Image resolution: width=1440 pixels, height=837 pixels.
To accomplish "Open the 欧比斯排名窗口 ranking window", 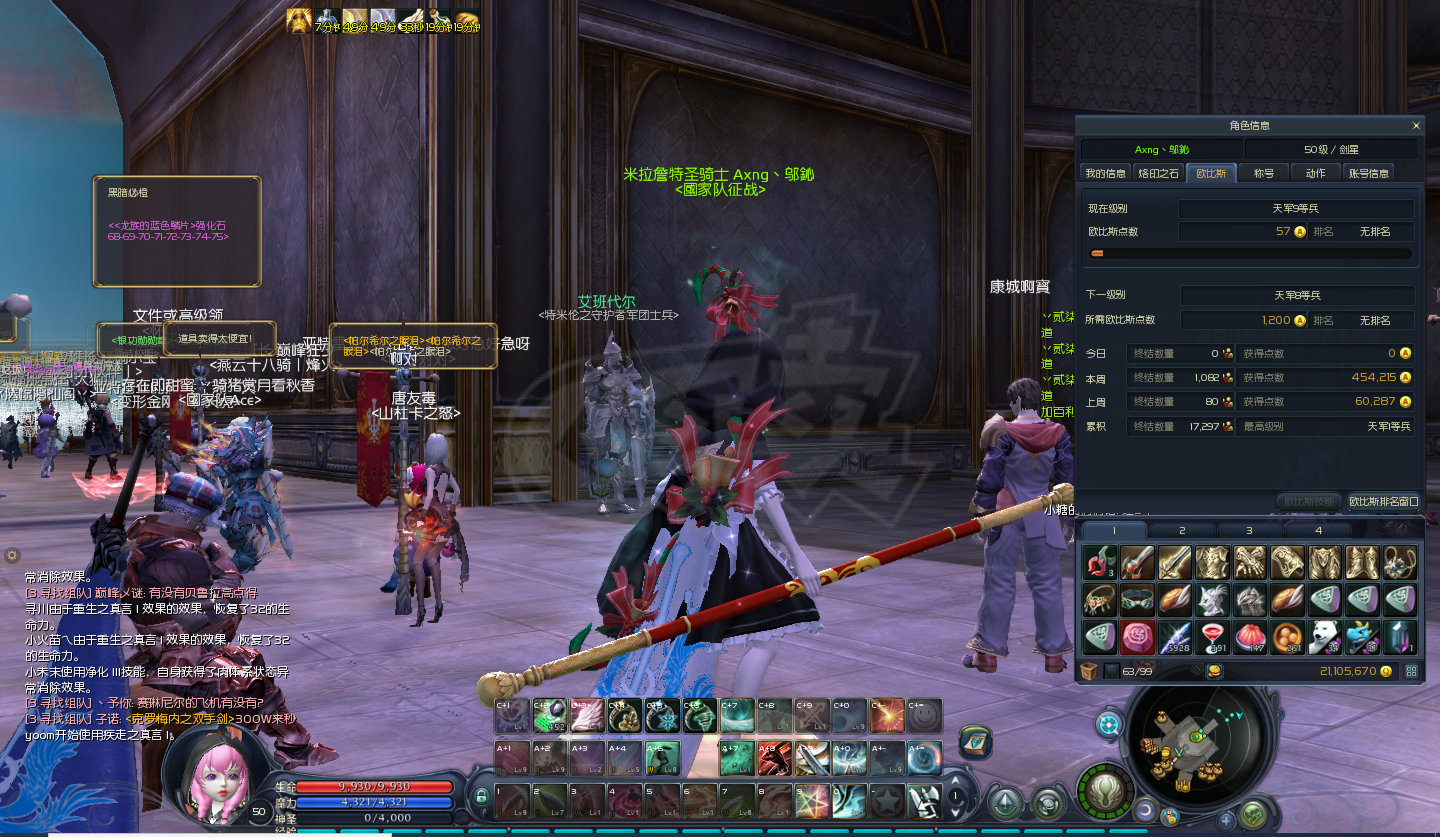I will coord(1384,501).
